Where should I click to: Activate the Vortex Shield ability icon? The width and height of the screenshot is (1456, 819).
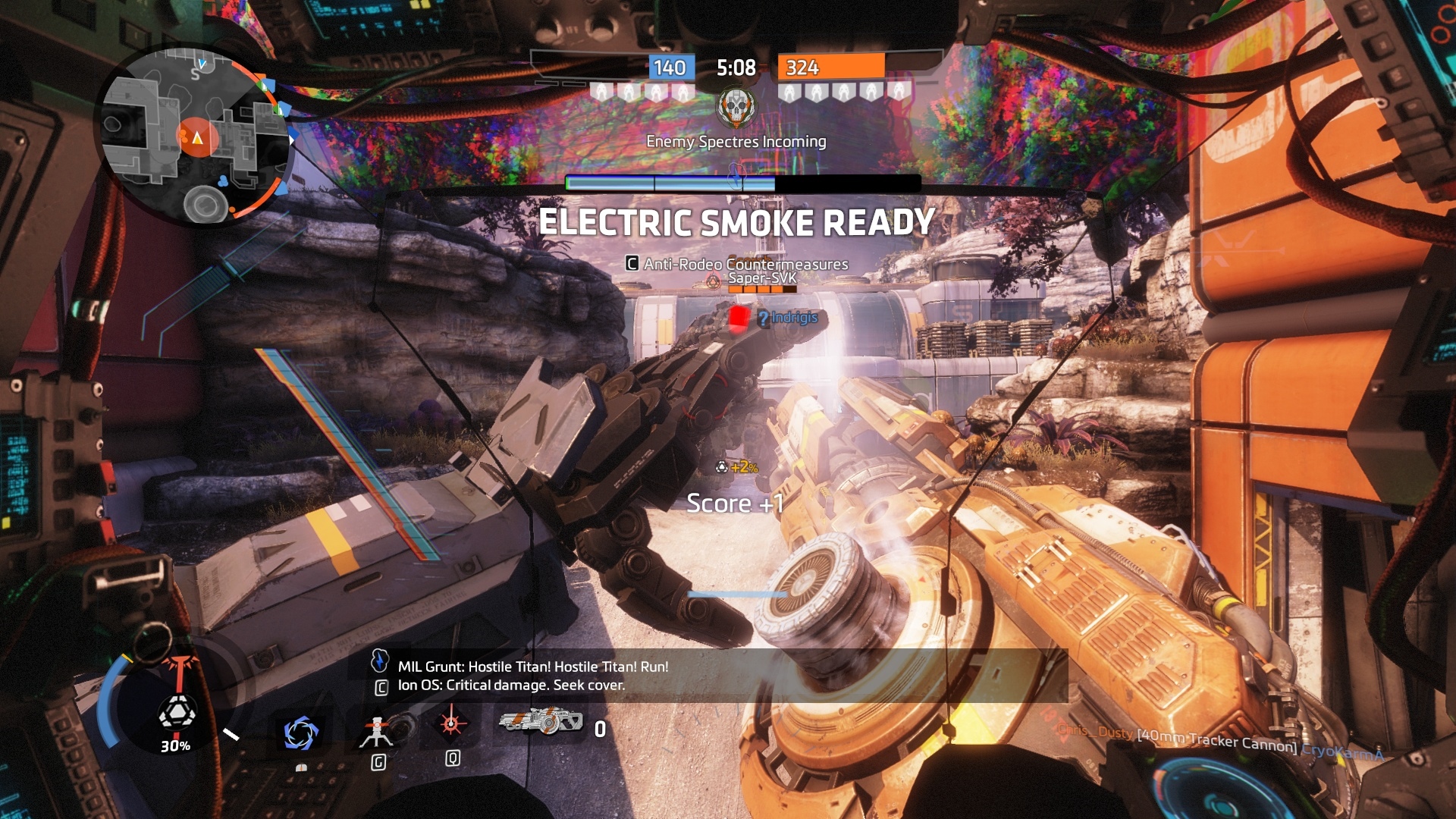click(300, 733)
